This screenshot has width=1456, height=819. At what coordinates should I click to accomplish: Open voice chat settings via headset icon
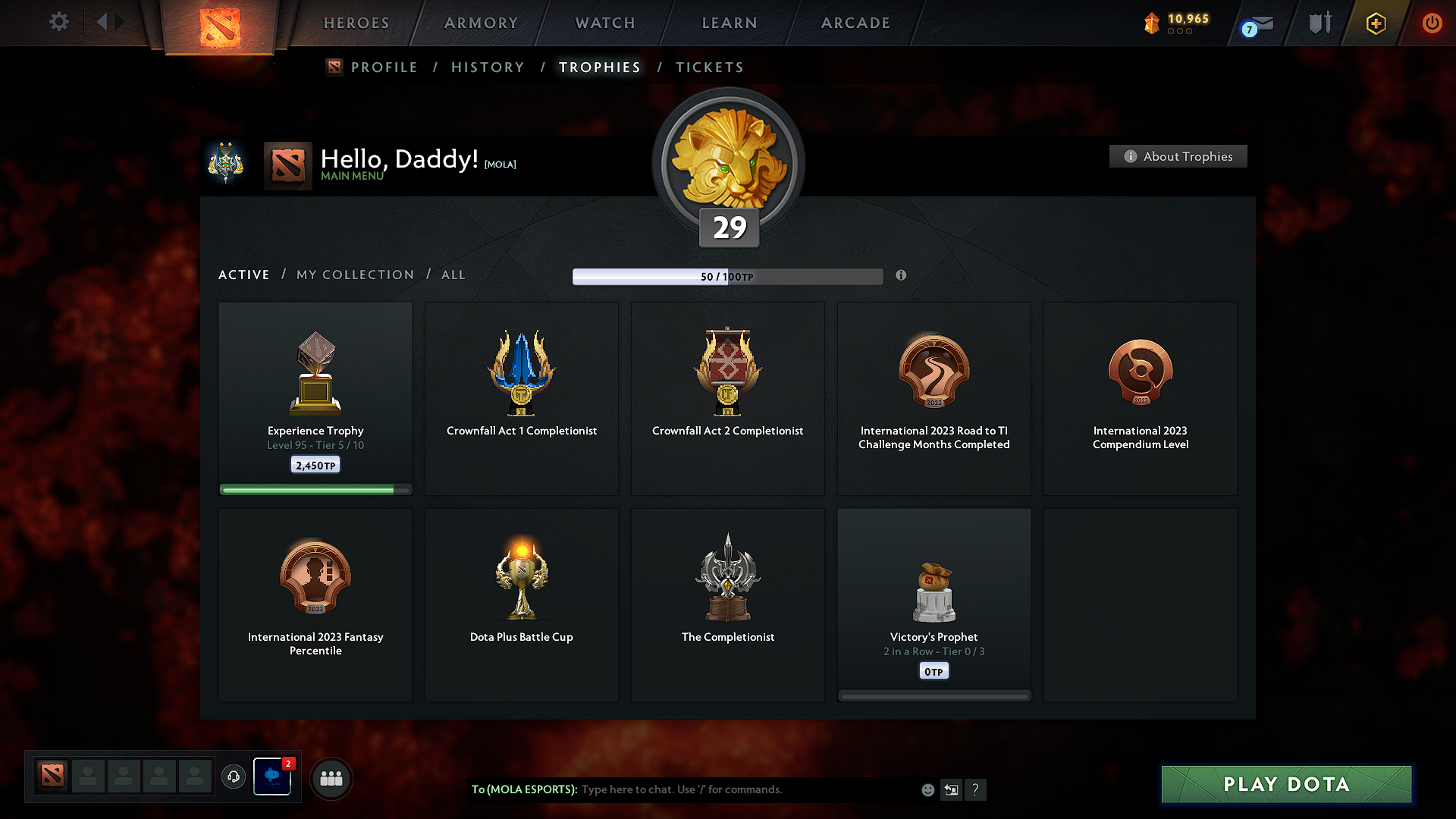pyautogui.click(x=233, y=777)
